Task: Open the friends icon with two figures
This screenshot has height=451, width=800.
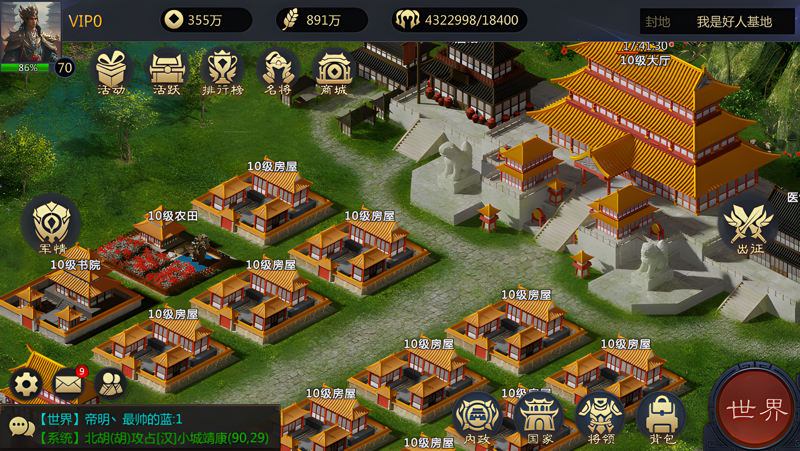Action: coord(110,383)
